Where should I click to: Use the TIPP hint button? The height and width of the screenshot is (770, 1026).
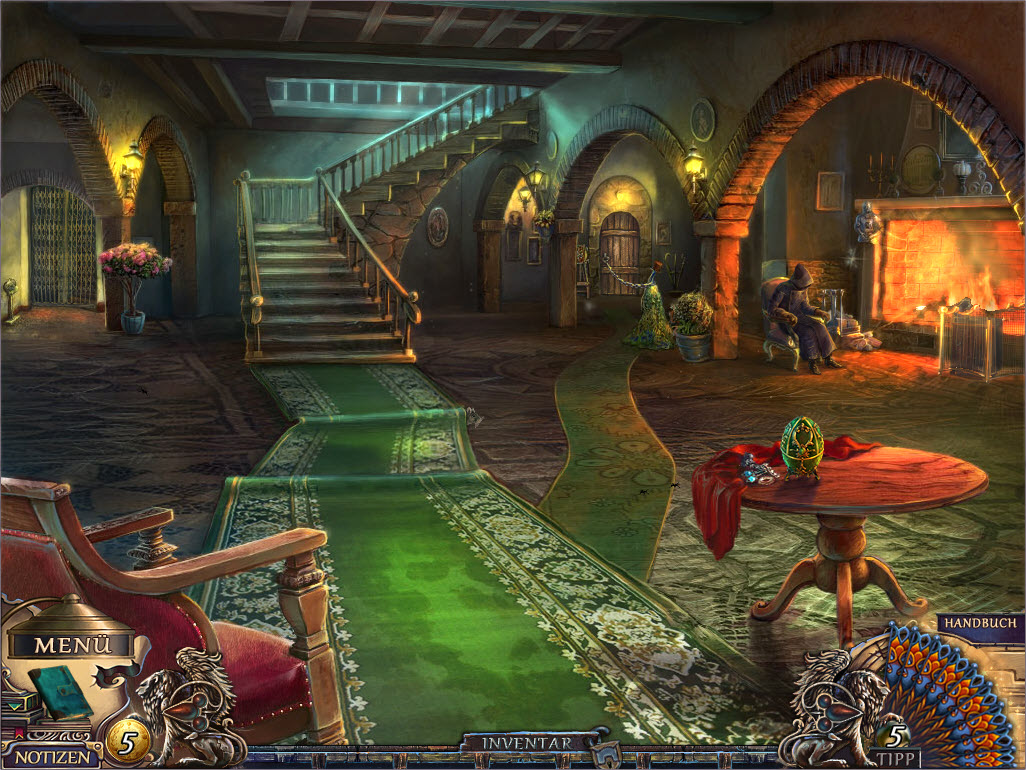click(x=895, y=756)
